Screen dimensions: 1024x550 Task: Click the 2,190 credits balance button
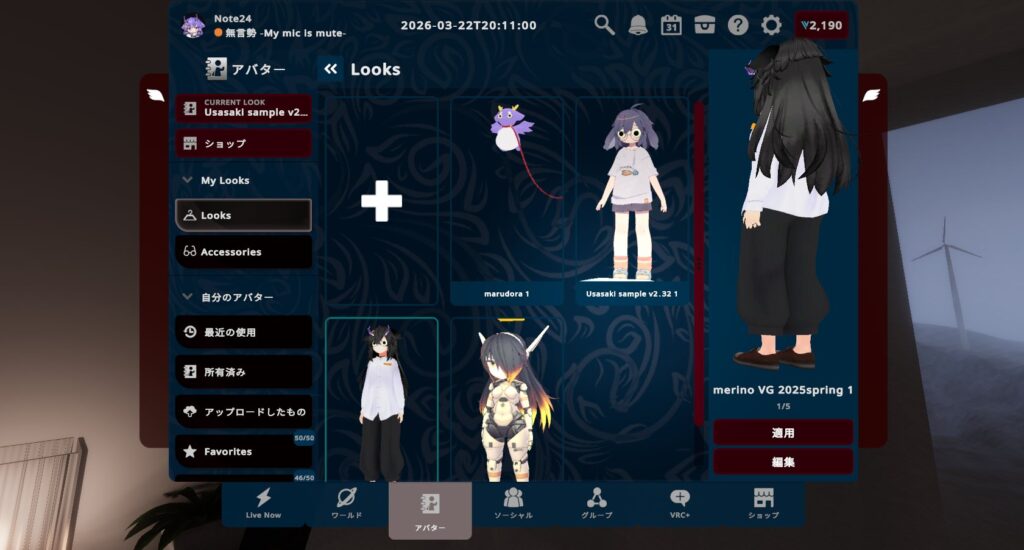(x=821, y=25)
